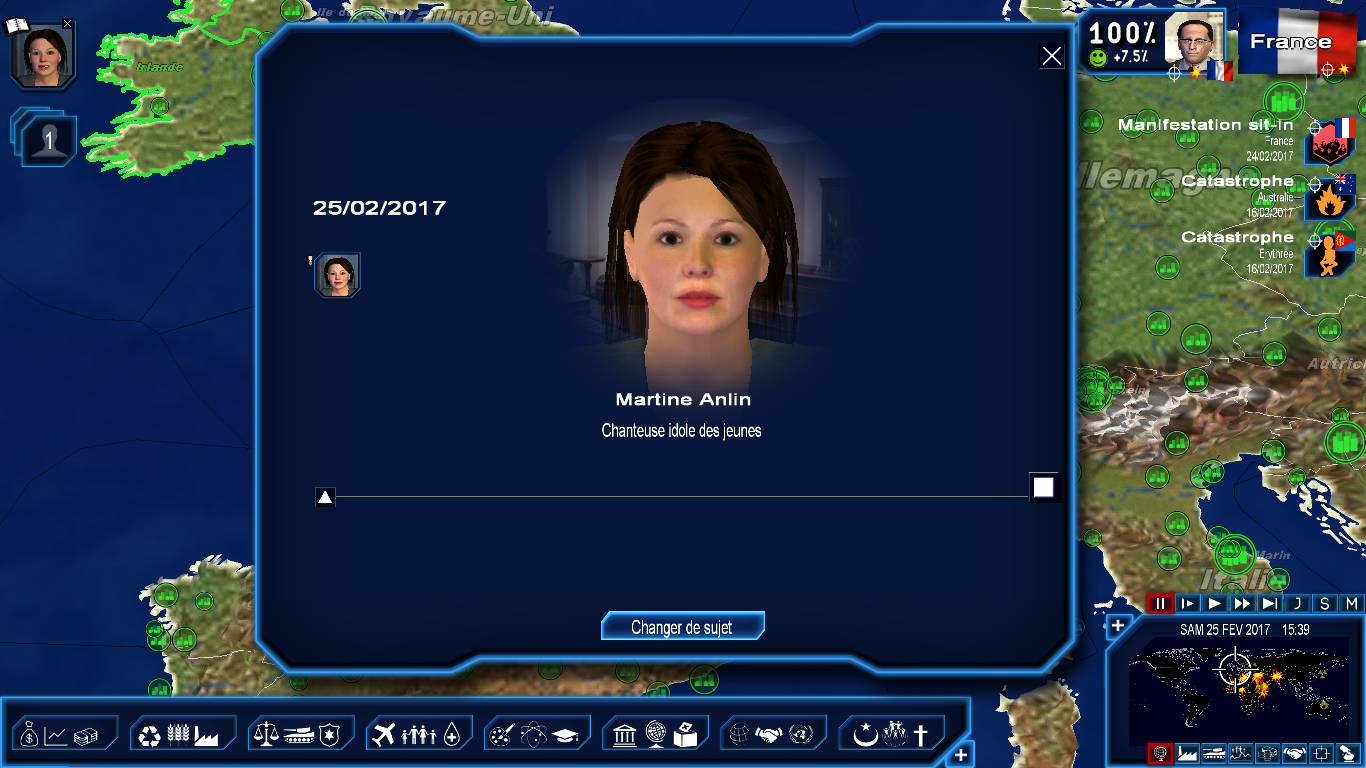Switch minimap to the handshake diplomacy filter

pyautogui.click(x=1294, y=753)
